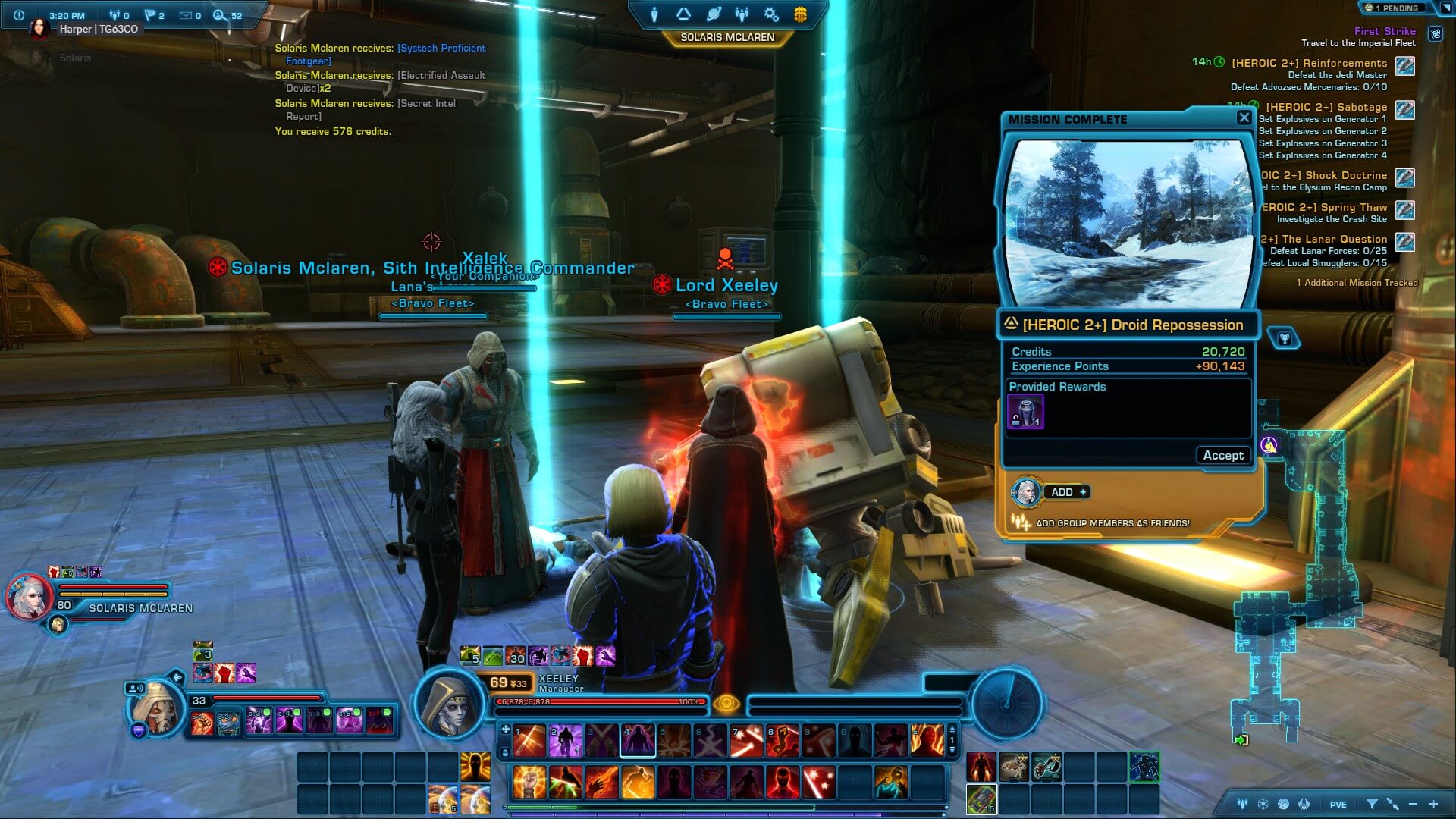1456x819 pixels.
Task: Toggle the quickbar lock icon
Action: pyautogui.click(x=505, y=753)
